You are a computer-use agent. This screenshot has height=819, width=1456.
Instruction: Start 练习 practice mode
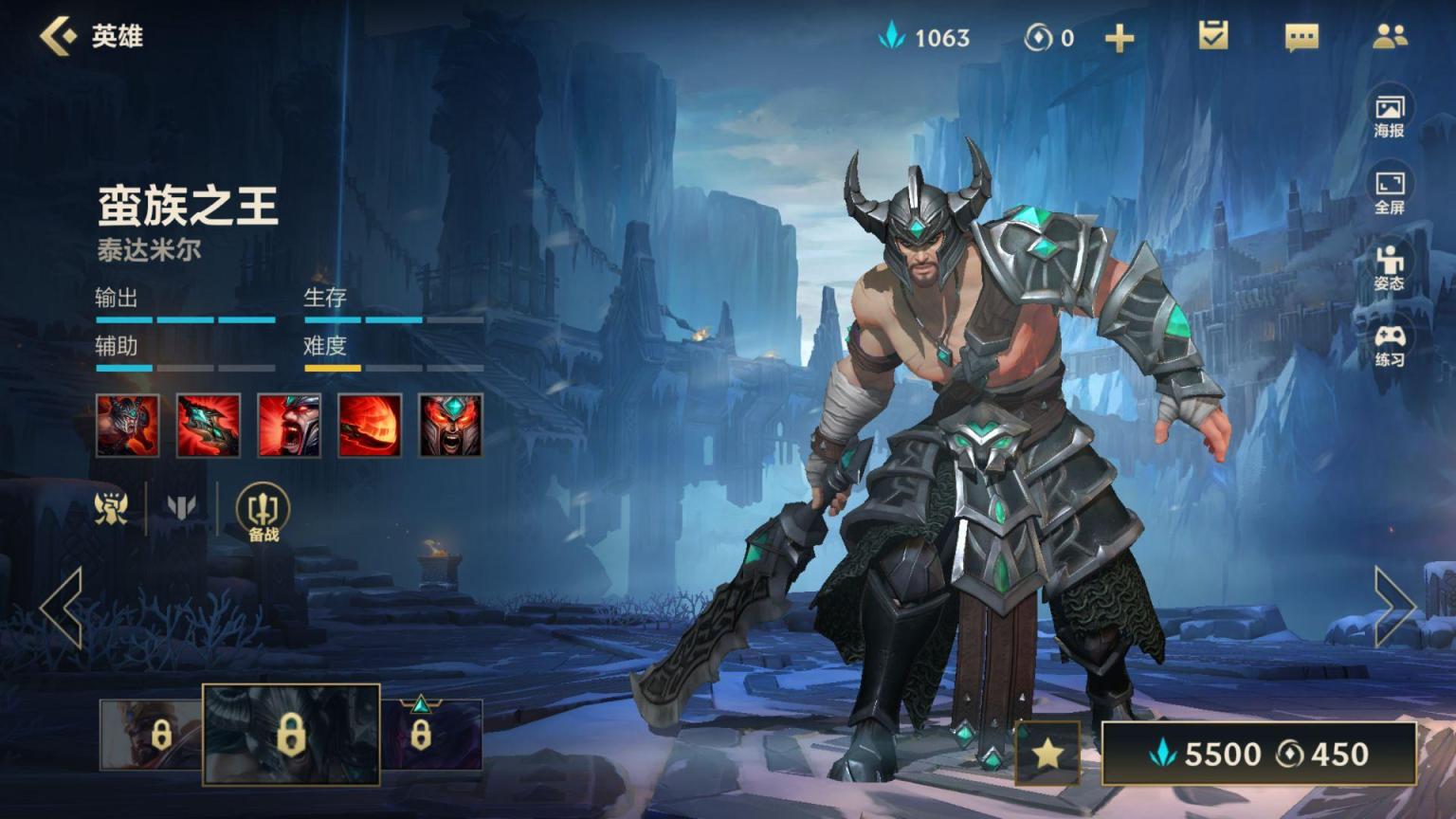coord(1390,344)
